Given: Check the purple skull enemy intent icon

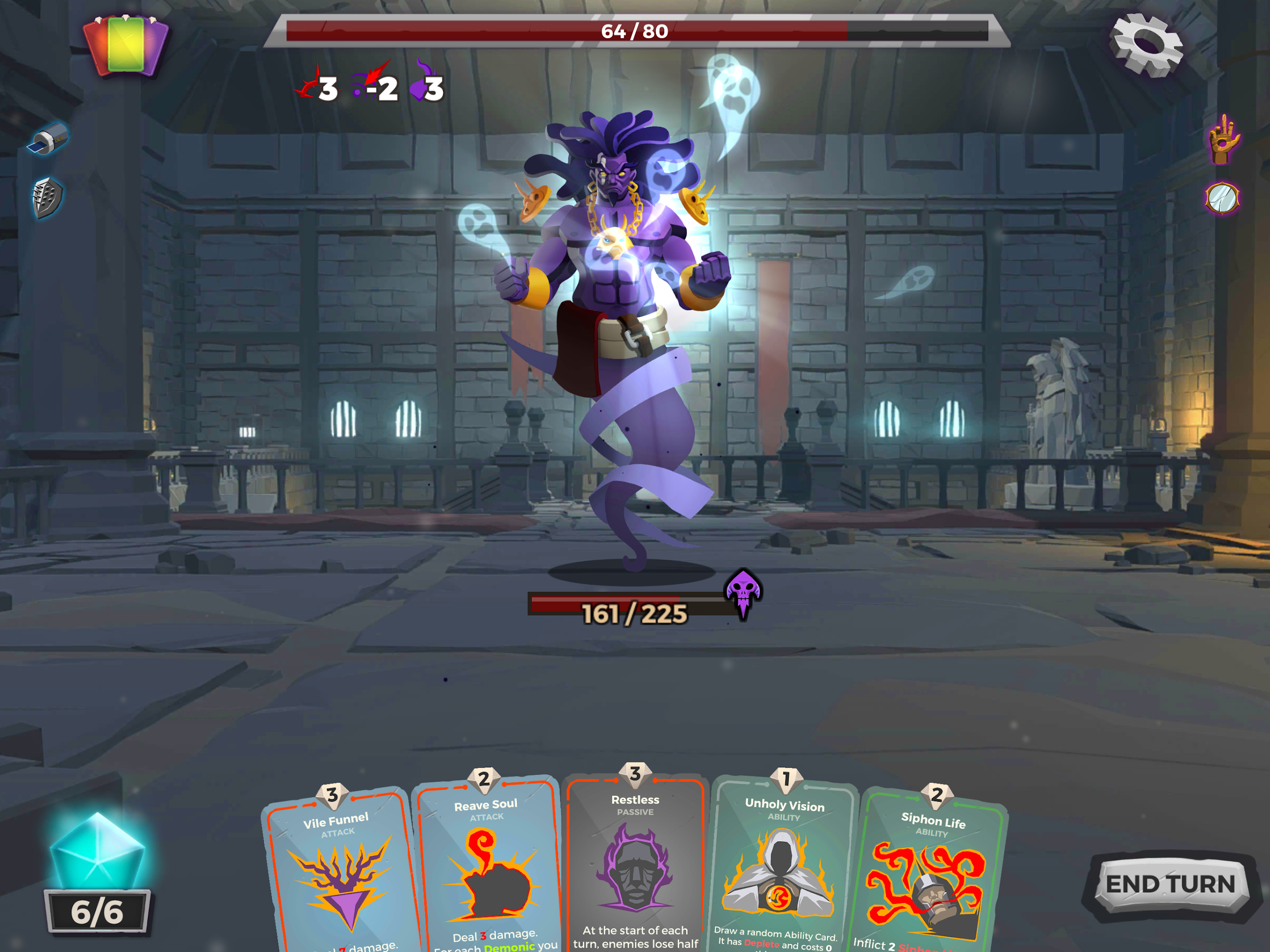Looking at the screenshot, I should tap(744, 591).
